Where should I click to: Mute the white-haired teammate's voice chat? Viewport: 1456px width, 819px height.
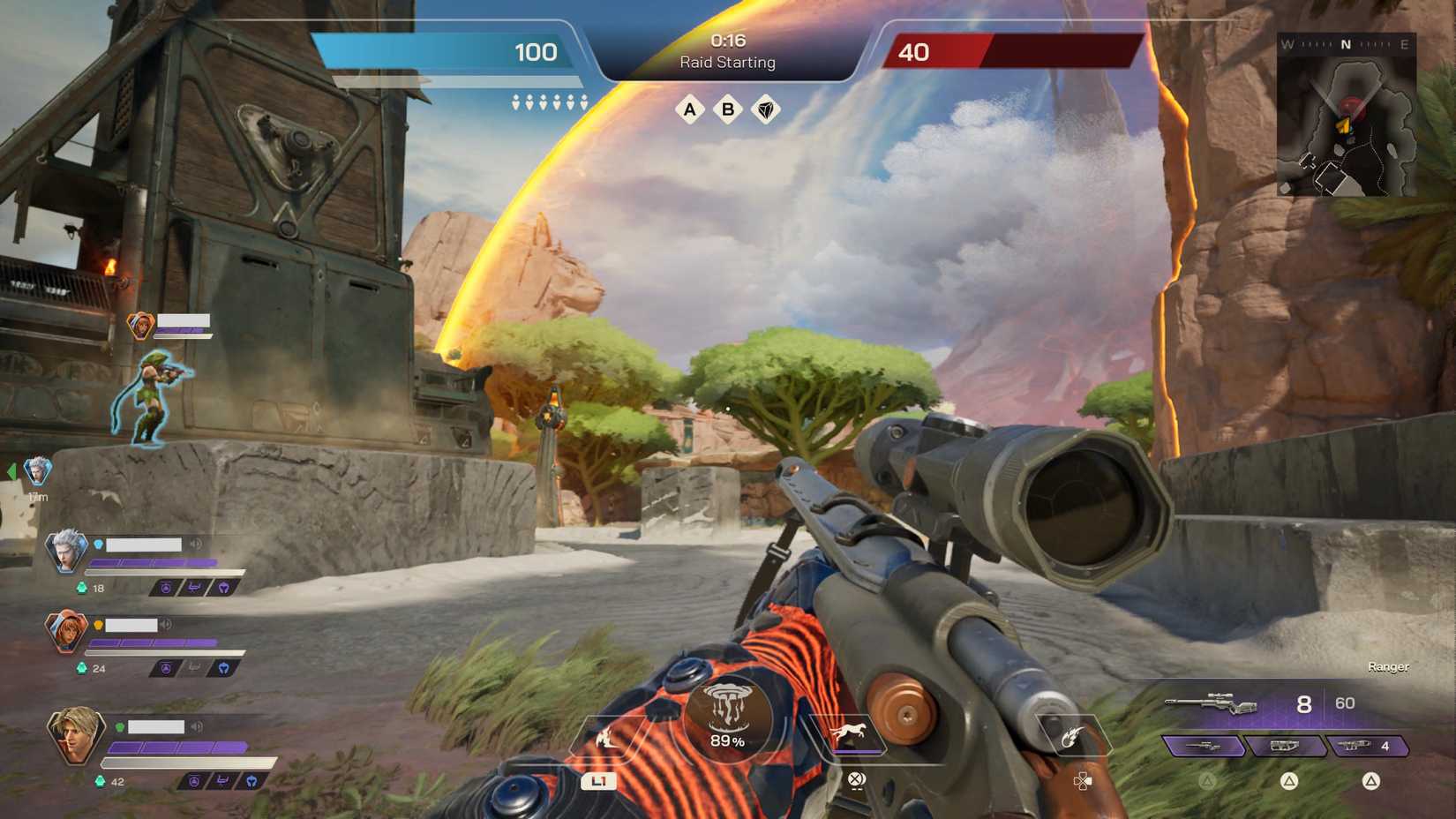198,544
